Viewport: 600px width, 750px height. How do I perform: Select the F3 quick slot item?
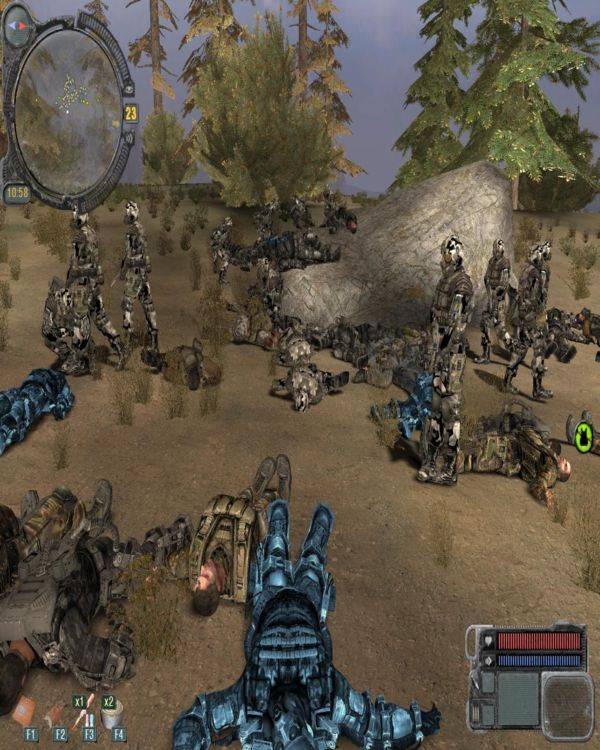[x=87, y=712]
